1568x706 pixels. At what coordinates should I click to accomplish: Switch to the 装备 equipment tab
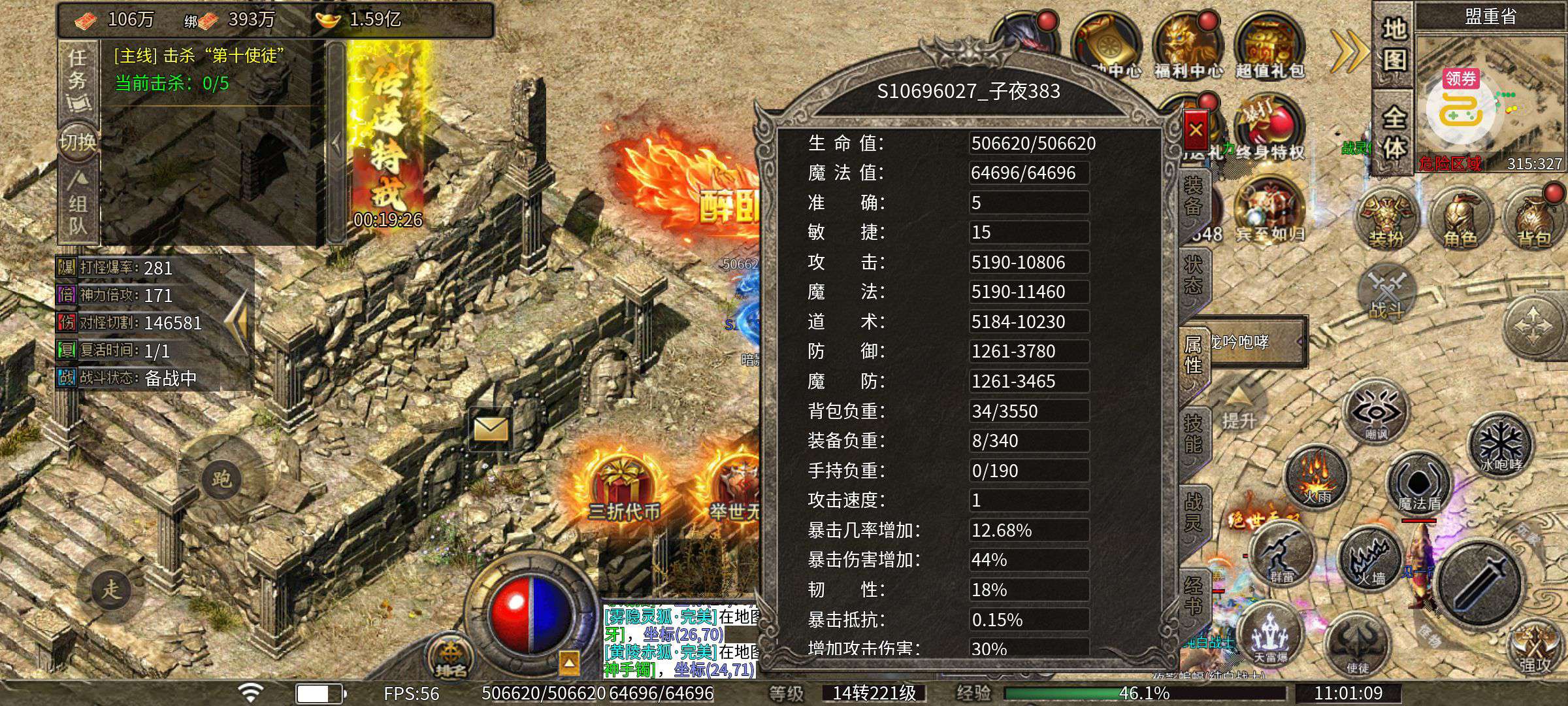pyautogui.click(x=1194, y=195)
